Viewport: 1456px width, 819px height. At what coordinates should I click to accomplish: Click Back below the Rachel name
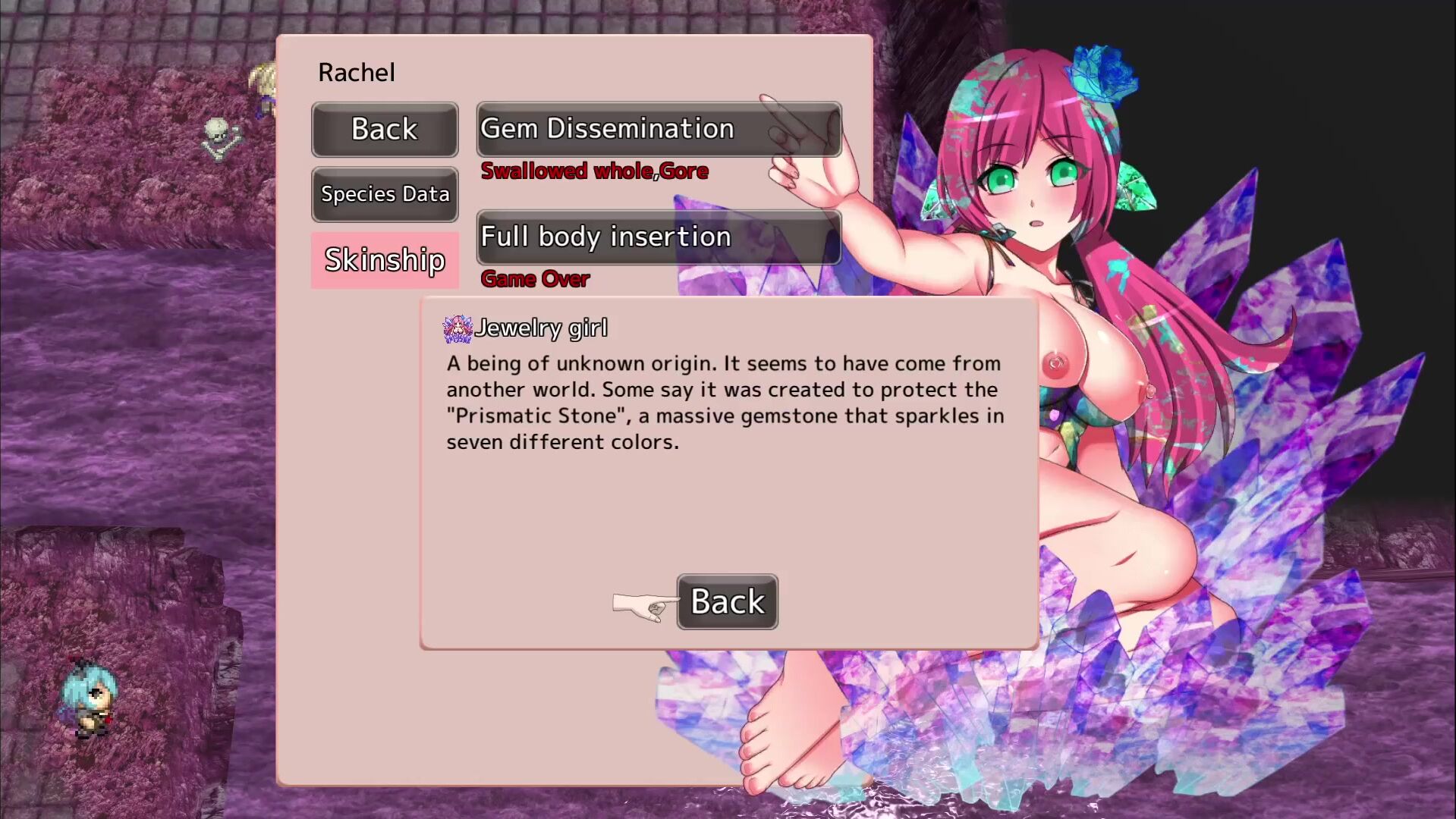coord(385,130)
